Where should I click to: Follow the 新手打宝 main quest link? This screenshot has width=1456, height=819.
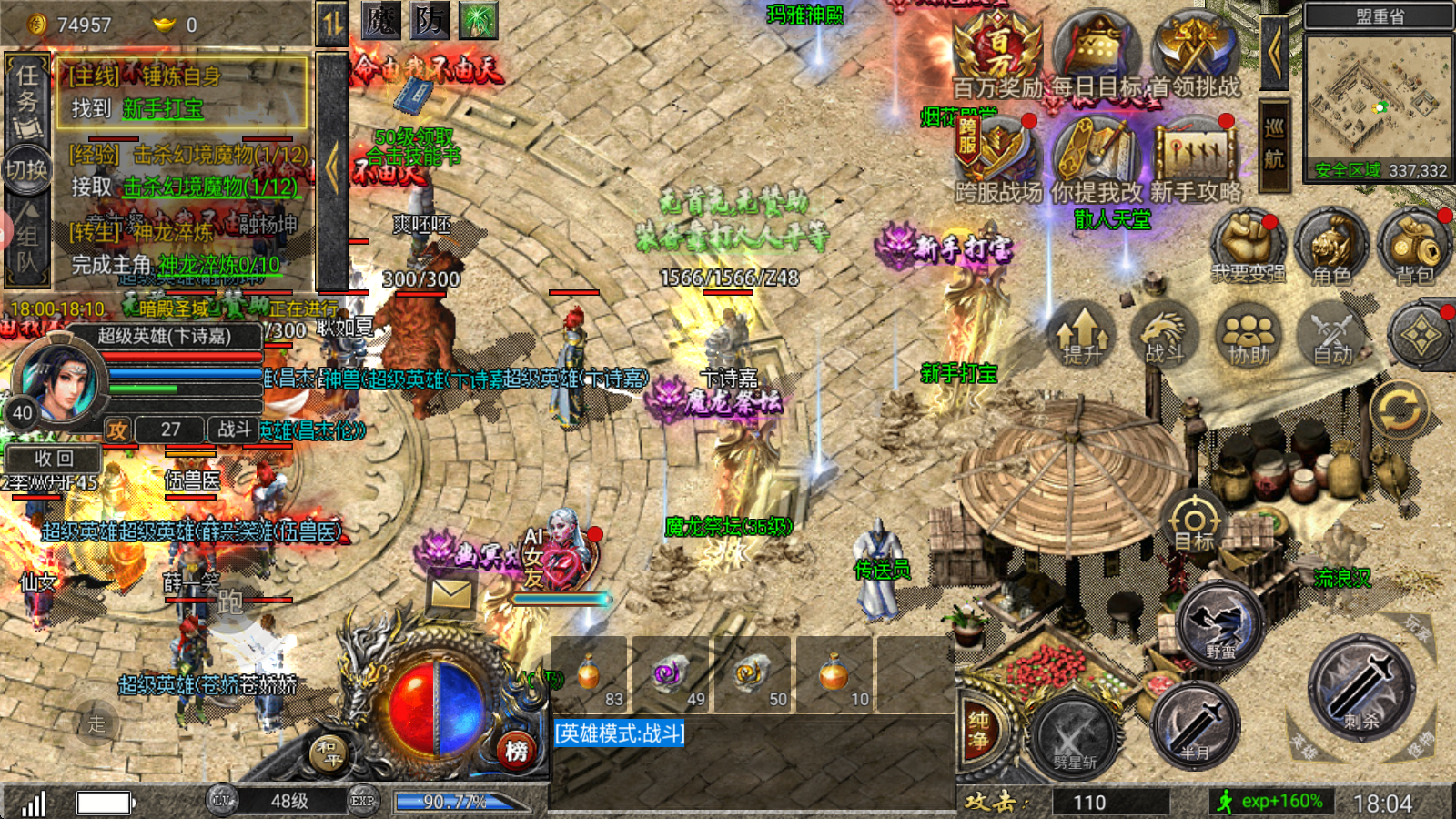click(x=164, y=109)
